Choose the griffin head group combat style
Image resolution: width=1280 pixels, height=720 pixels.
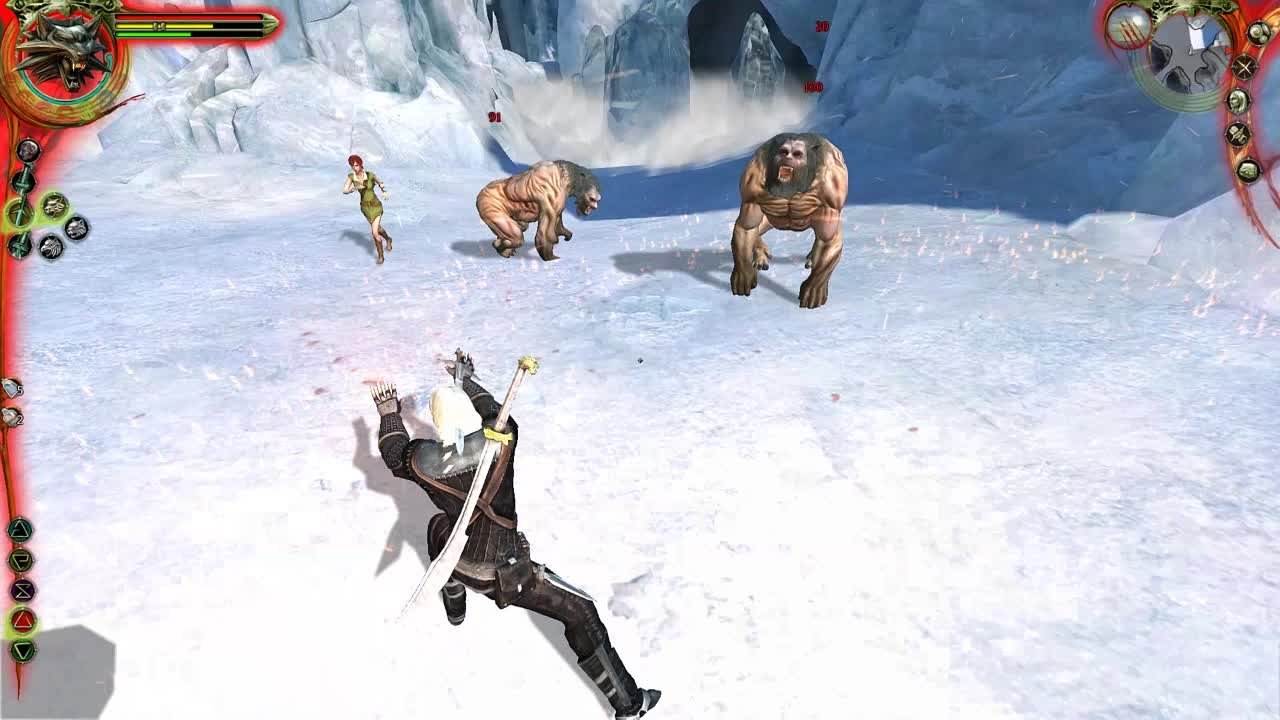[51, 247]
